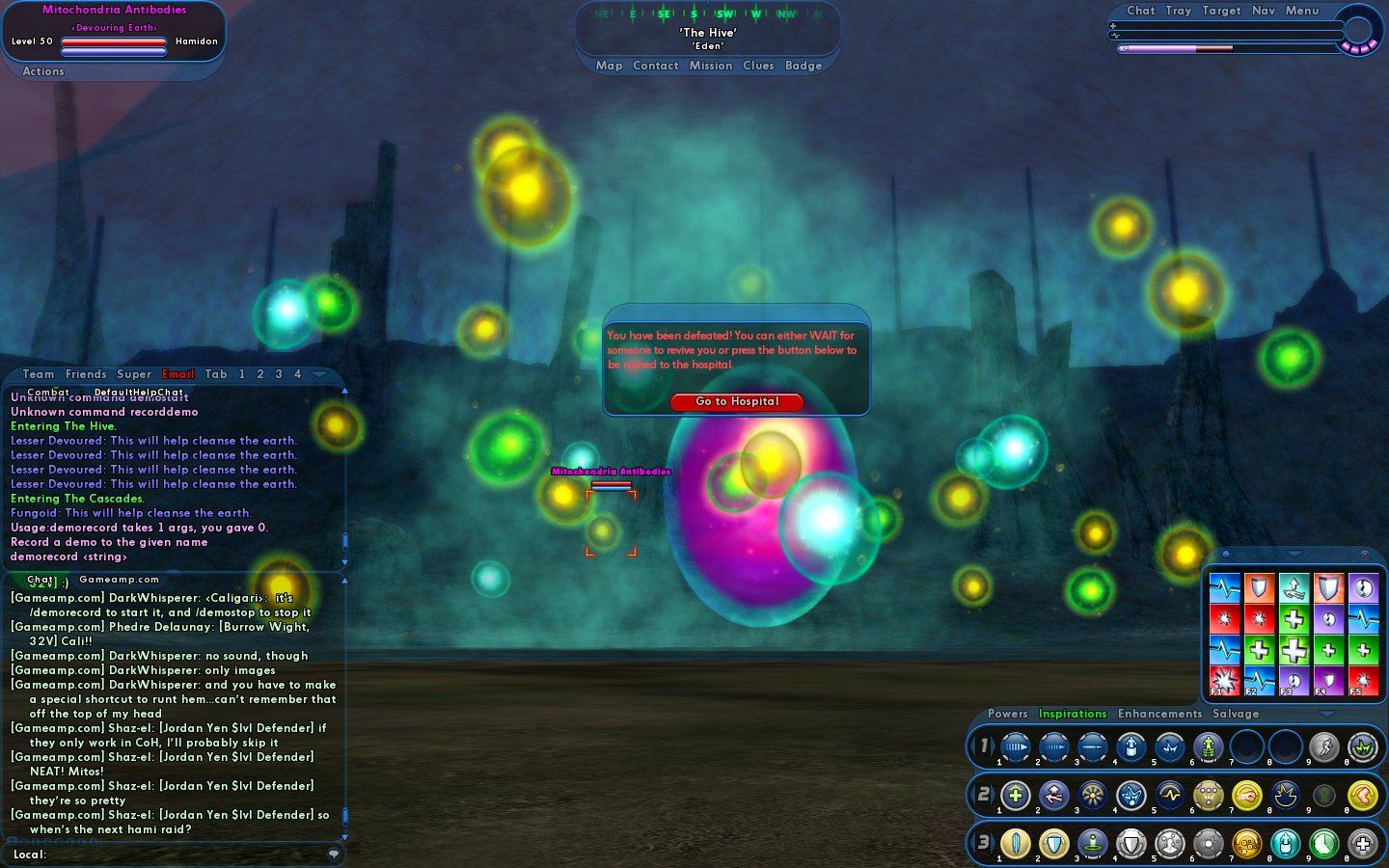Open the Enhancements tab
This screenshot has height=868, width=1389.
tap(1160, 714)
